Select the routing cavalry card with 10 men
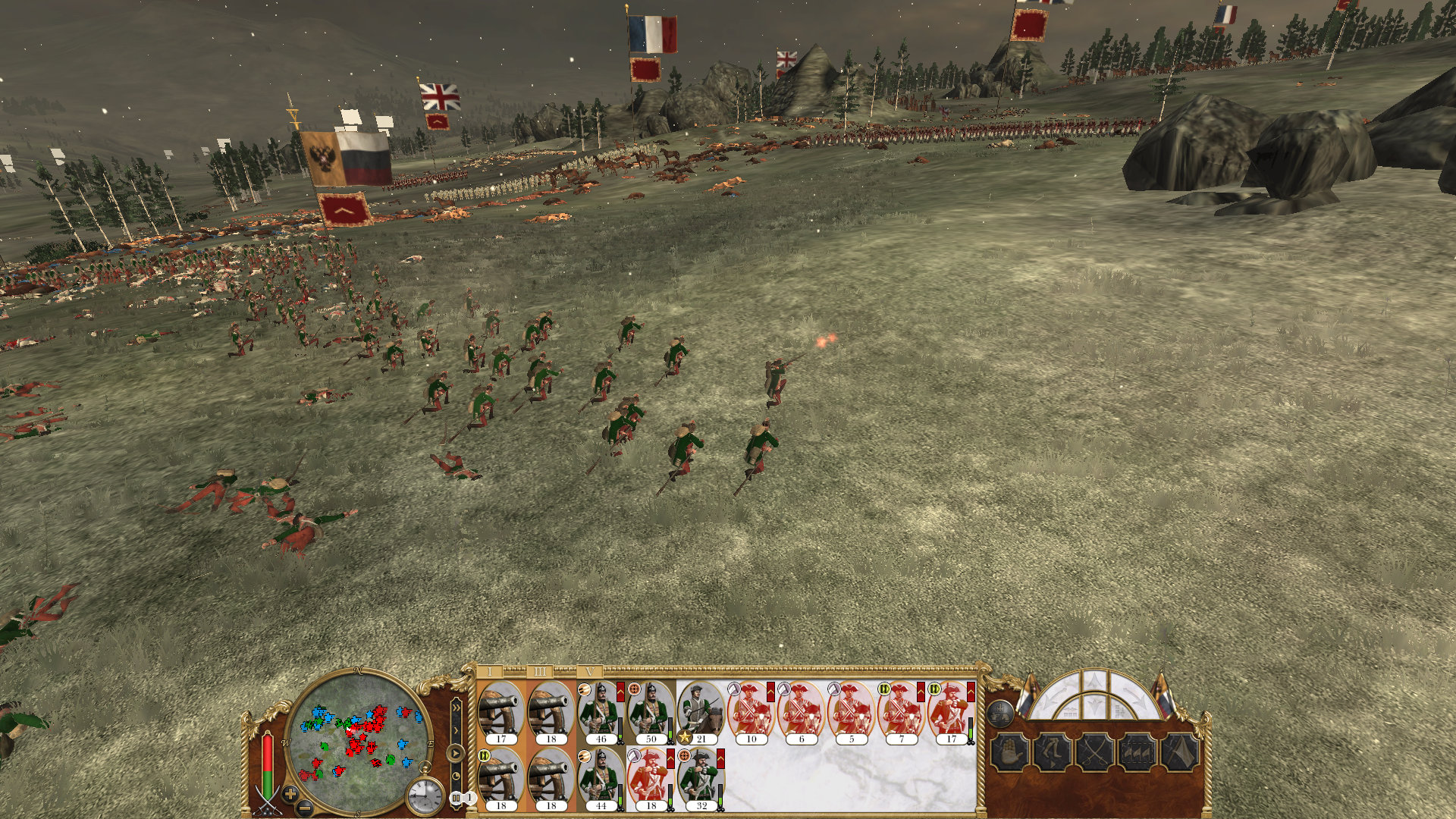This screenshot has height=819, width=1456. (x=751, y=711)
